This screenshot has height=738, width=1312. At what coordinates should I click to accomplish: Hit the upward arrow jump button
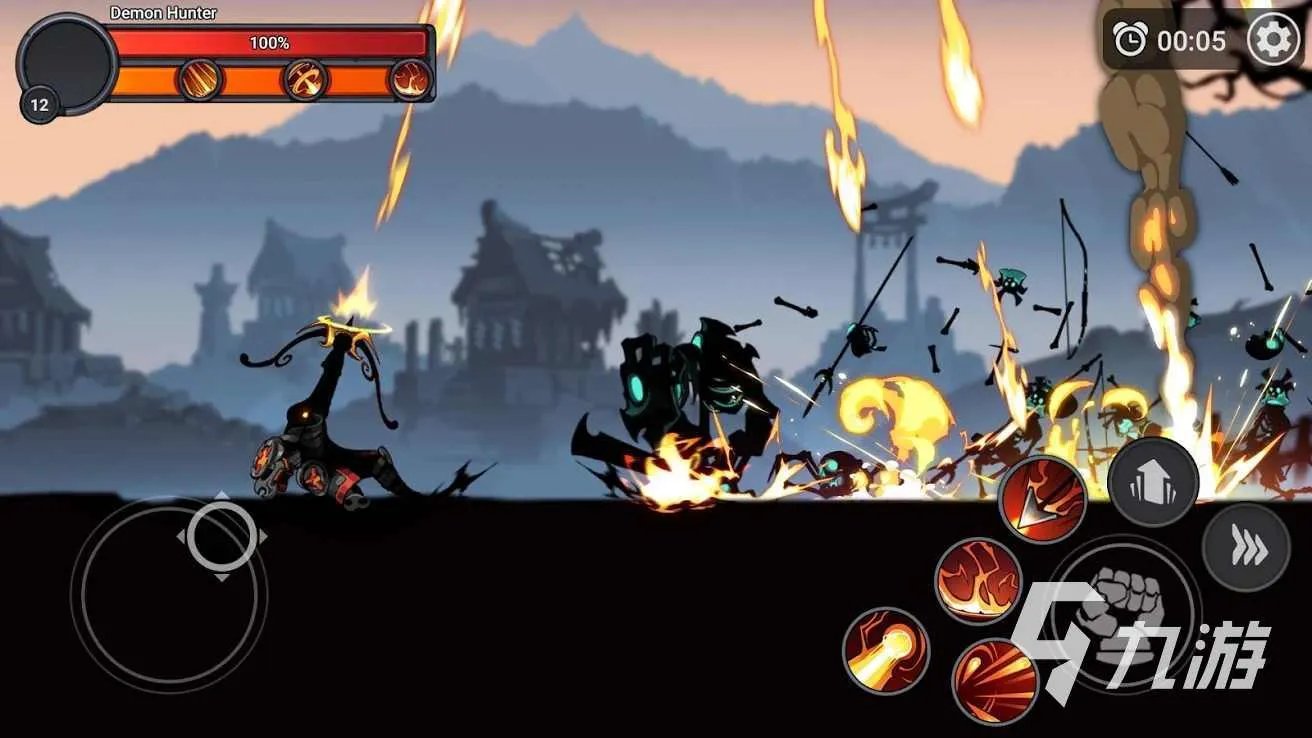(x=1152, y=482)
